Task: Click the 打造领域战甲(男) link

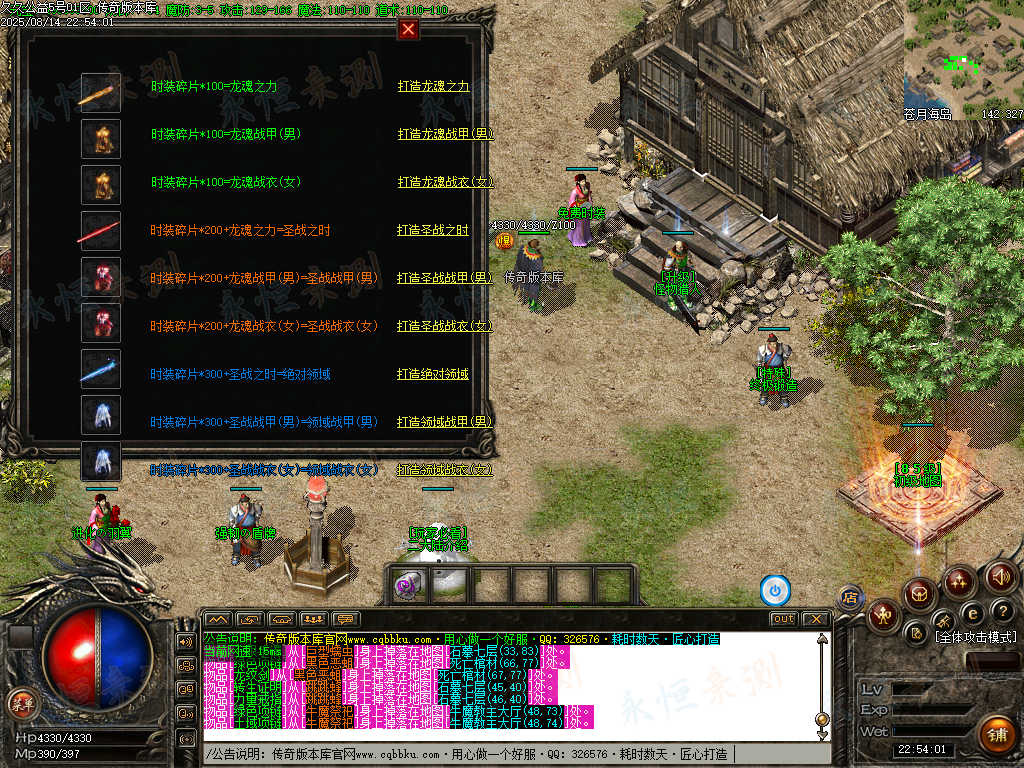Action: [x=444, y=422]
